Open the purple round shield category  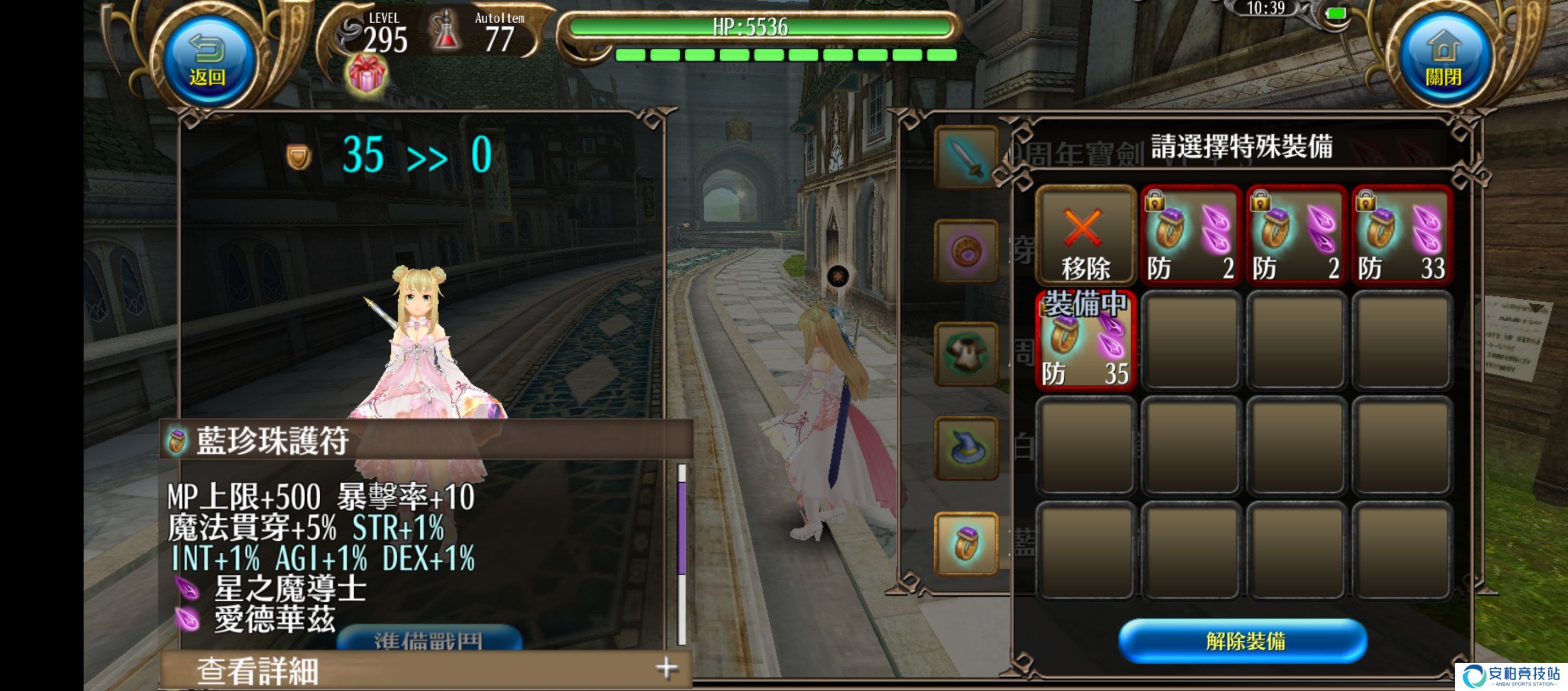click(966, 251)
